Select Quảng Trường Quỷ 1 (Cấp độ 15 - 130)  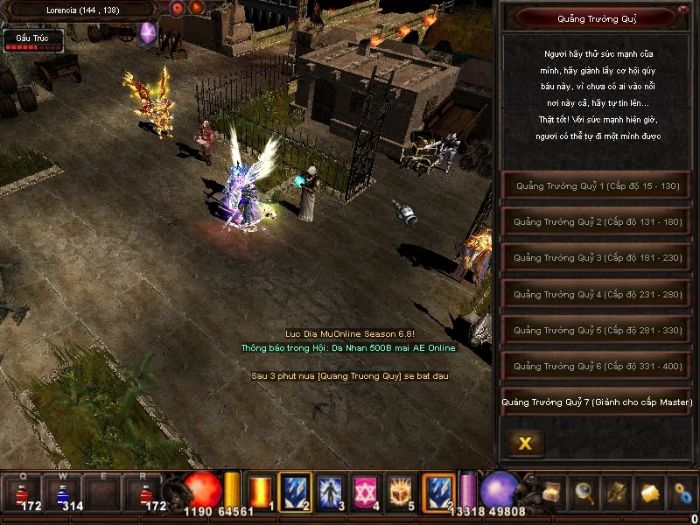coord(597,185)
